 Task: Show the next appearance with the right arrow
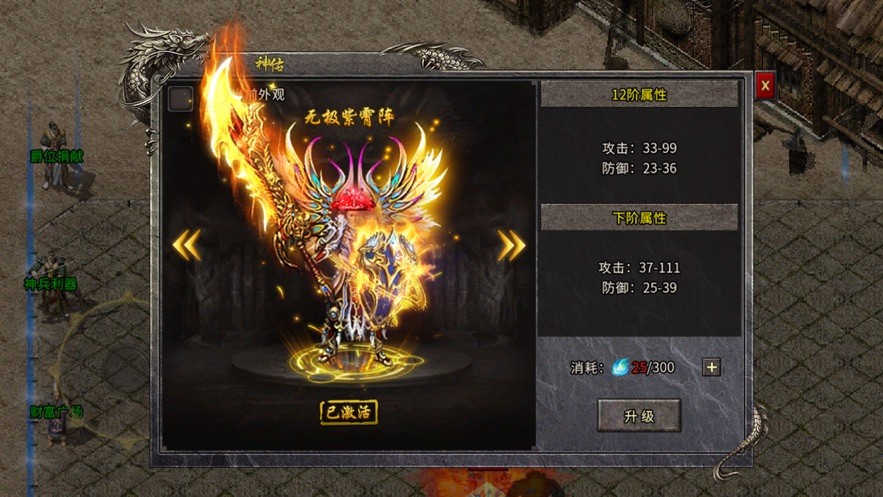(511, 244)
